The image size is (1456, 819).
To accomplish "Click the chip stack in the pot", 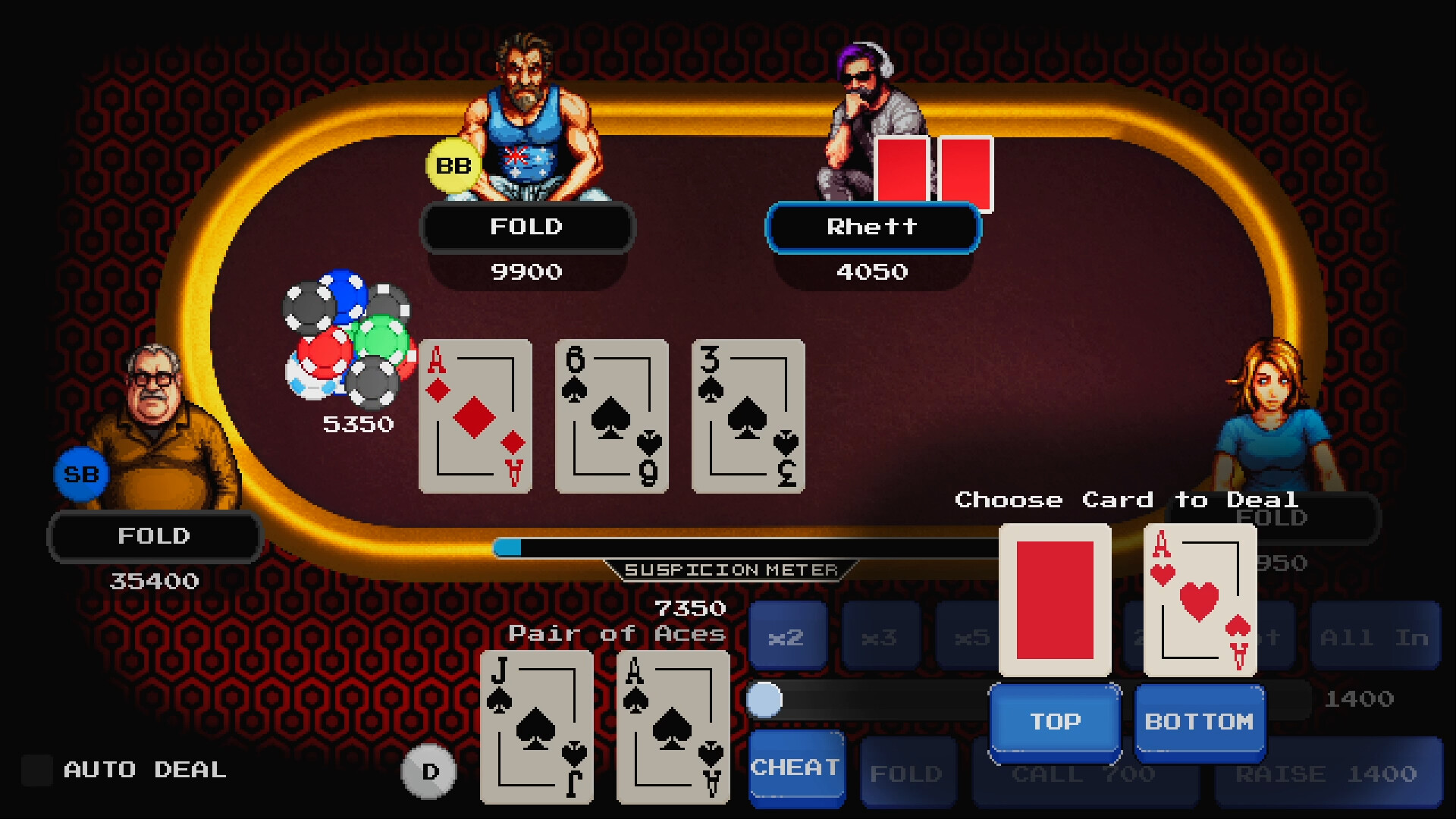I will click(349, 341).
